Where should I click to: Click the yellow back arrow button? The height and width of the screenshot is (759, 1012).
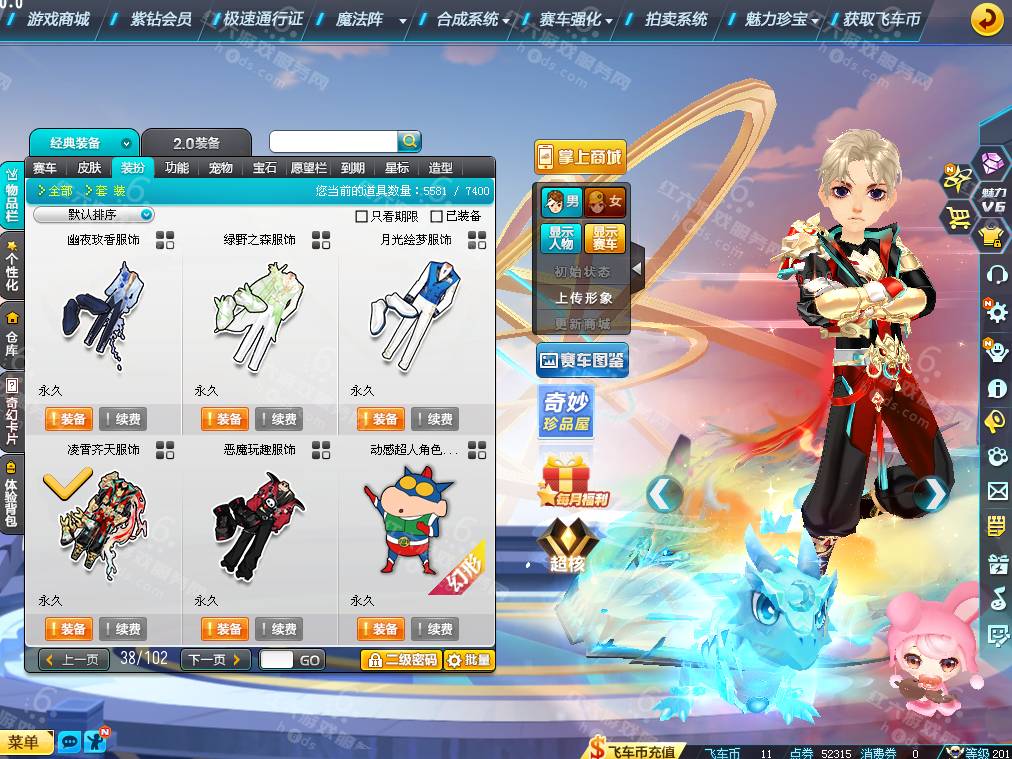(x=986, y=19)
